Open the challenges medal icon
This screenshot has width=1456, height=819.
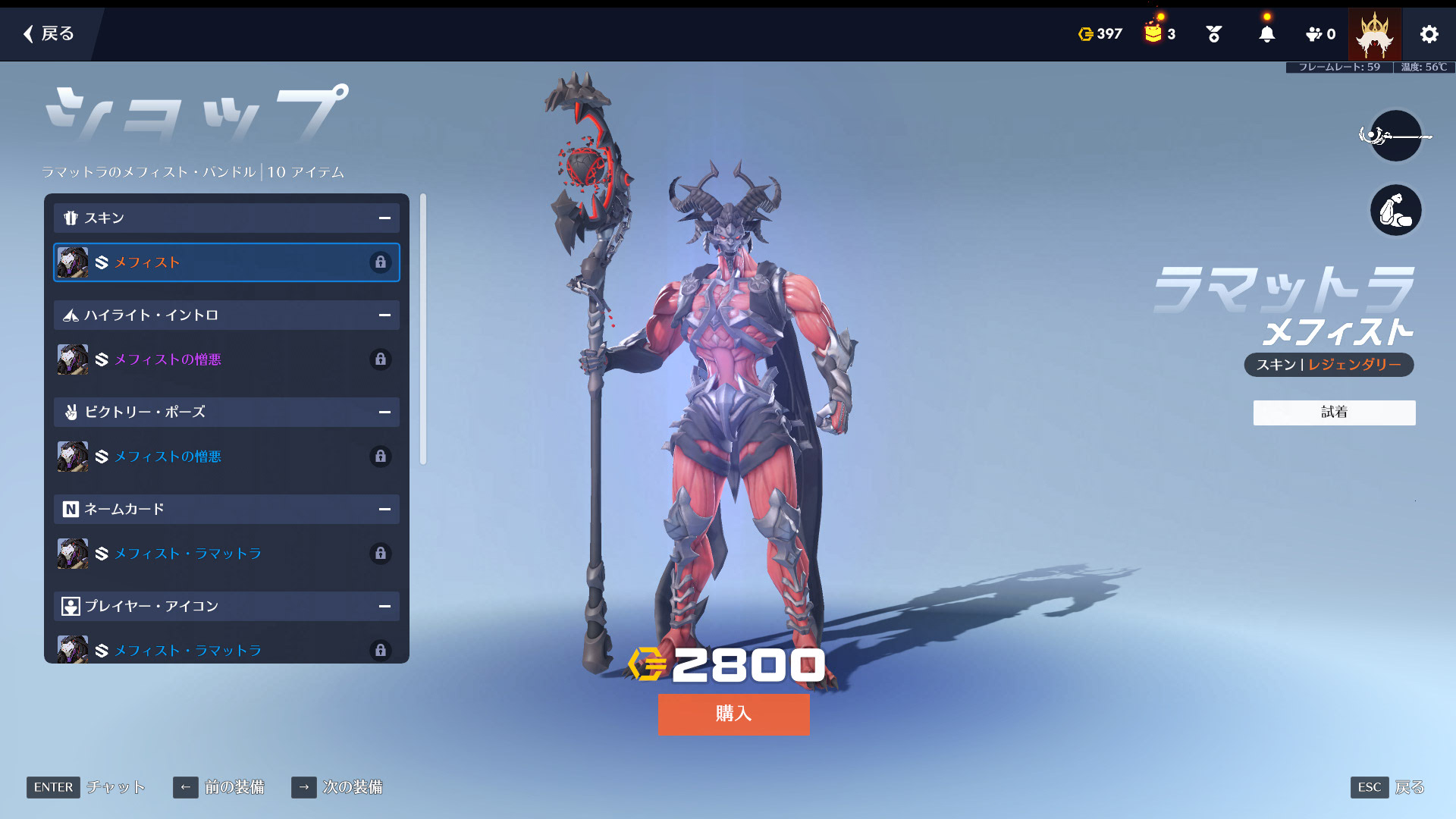coord(1213,34)
